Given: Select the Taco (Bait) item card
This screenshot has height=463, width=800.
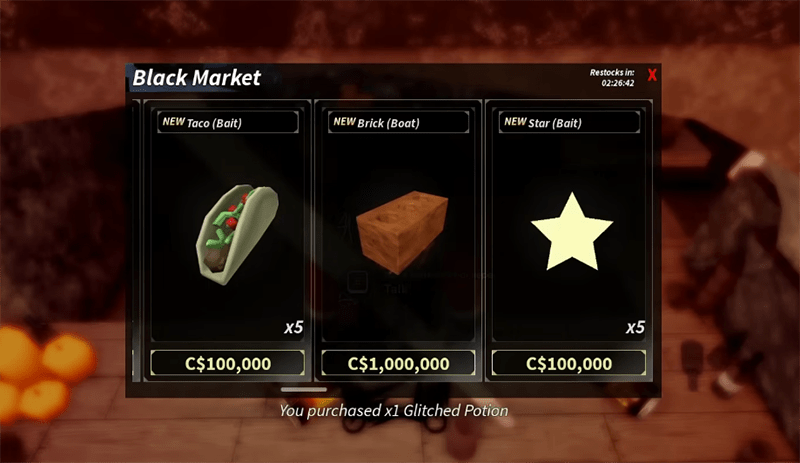Looking at the screenshot, I should tap(227, 230).
